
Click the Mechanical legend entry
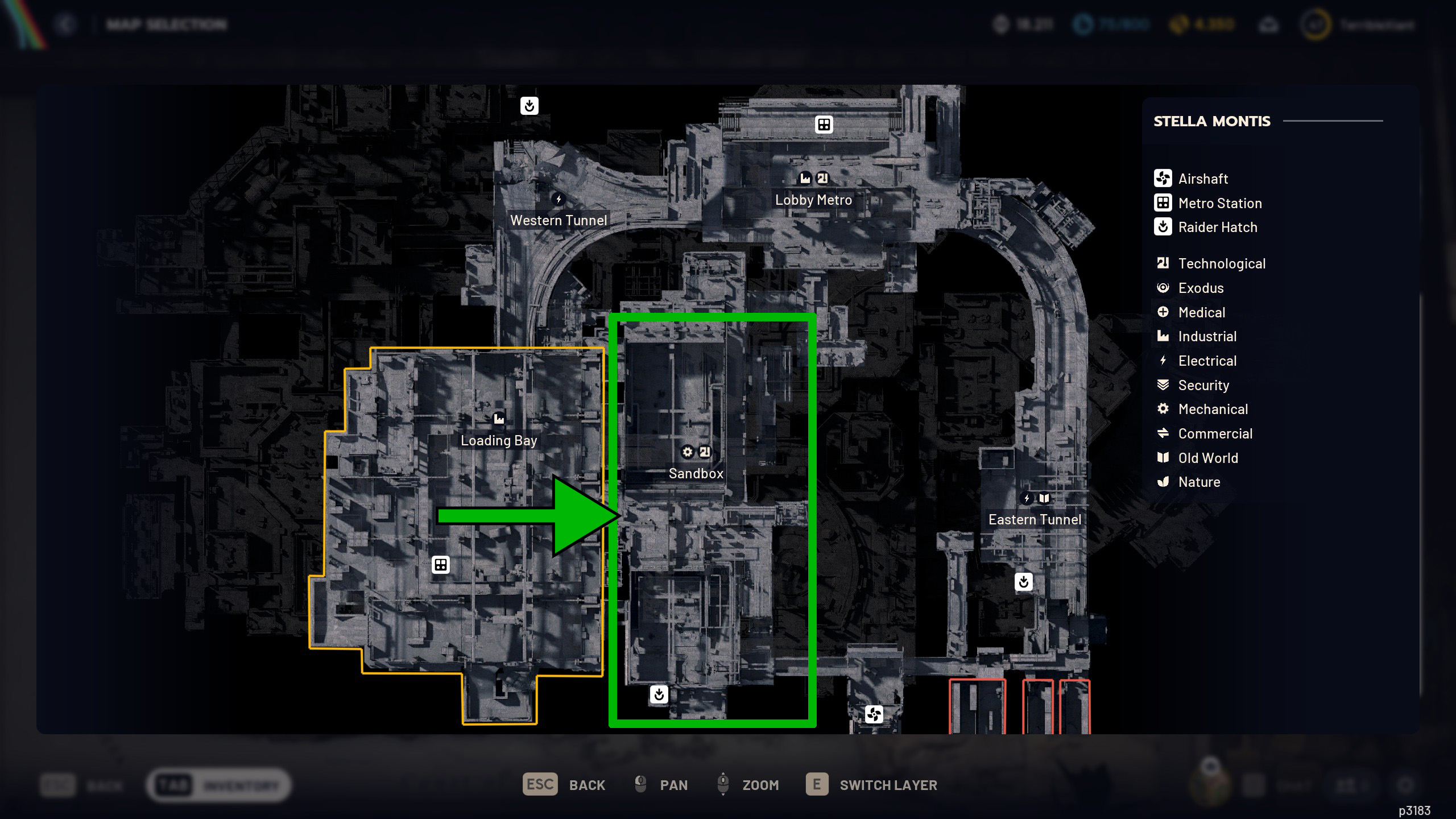click(1213, 409)
